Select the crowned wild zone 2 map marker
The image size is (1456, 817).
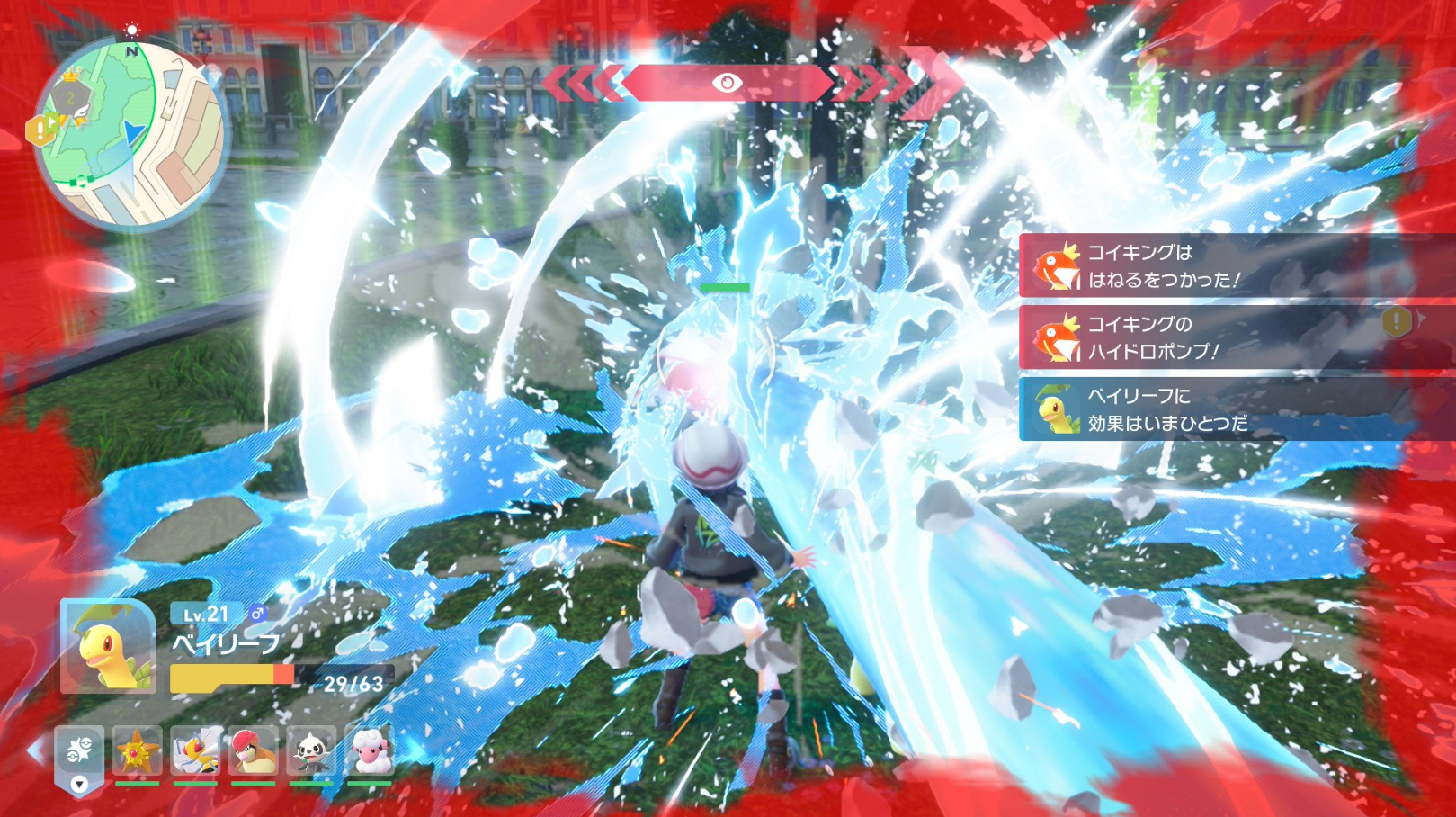click(70, 94)
